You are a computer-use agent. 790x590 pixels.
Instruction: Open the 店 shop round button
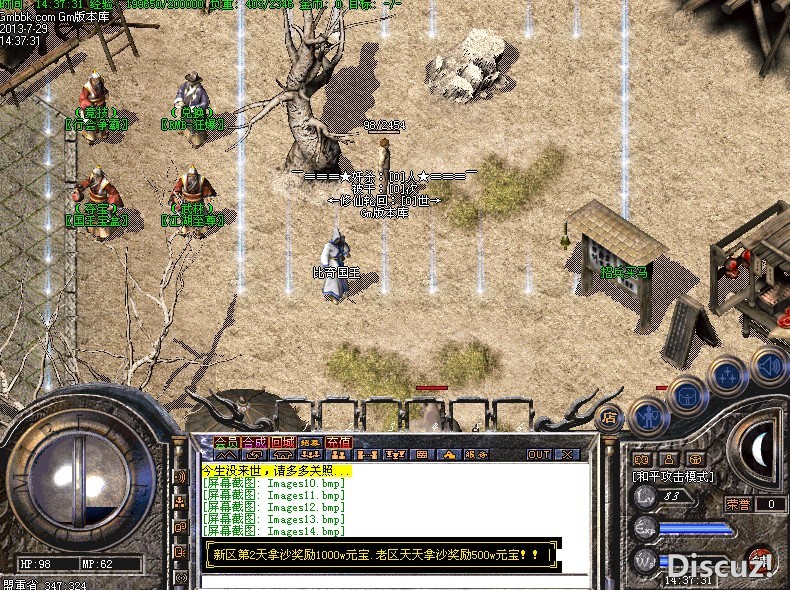(608, 417)
